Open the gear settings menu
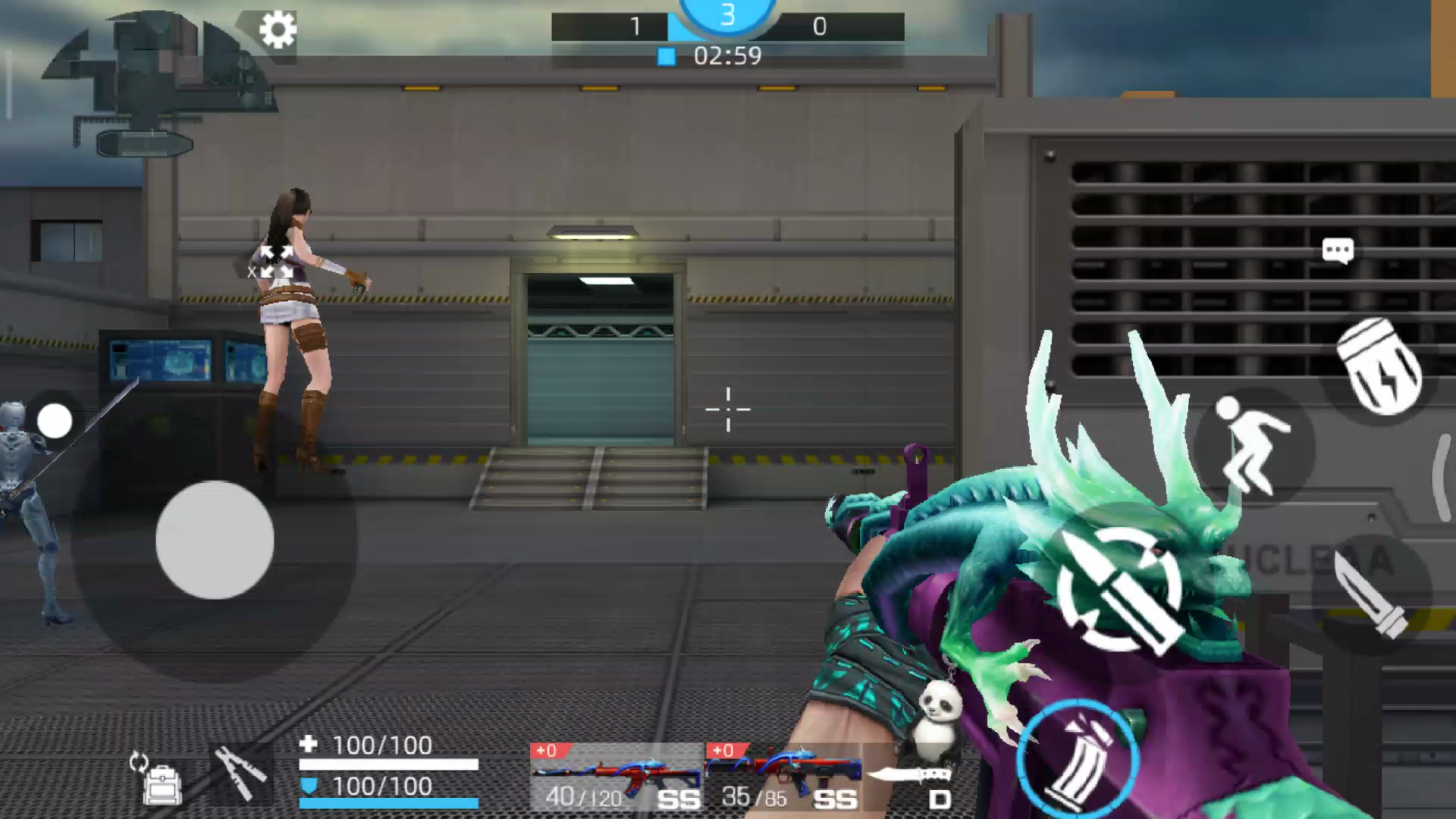Viewport: 1456px width, 819px height. [x=278, y=30]
